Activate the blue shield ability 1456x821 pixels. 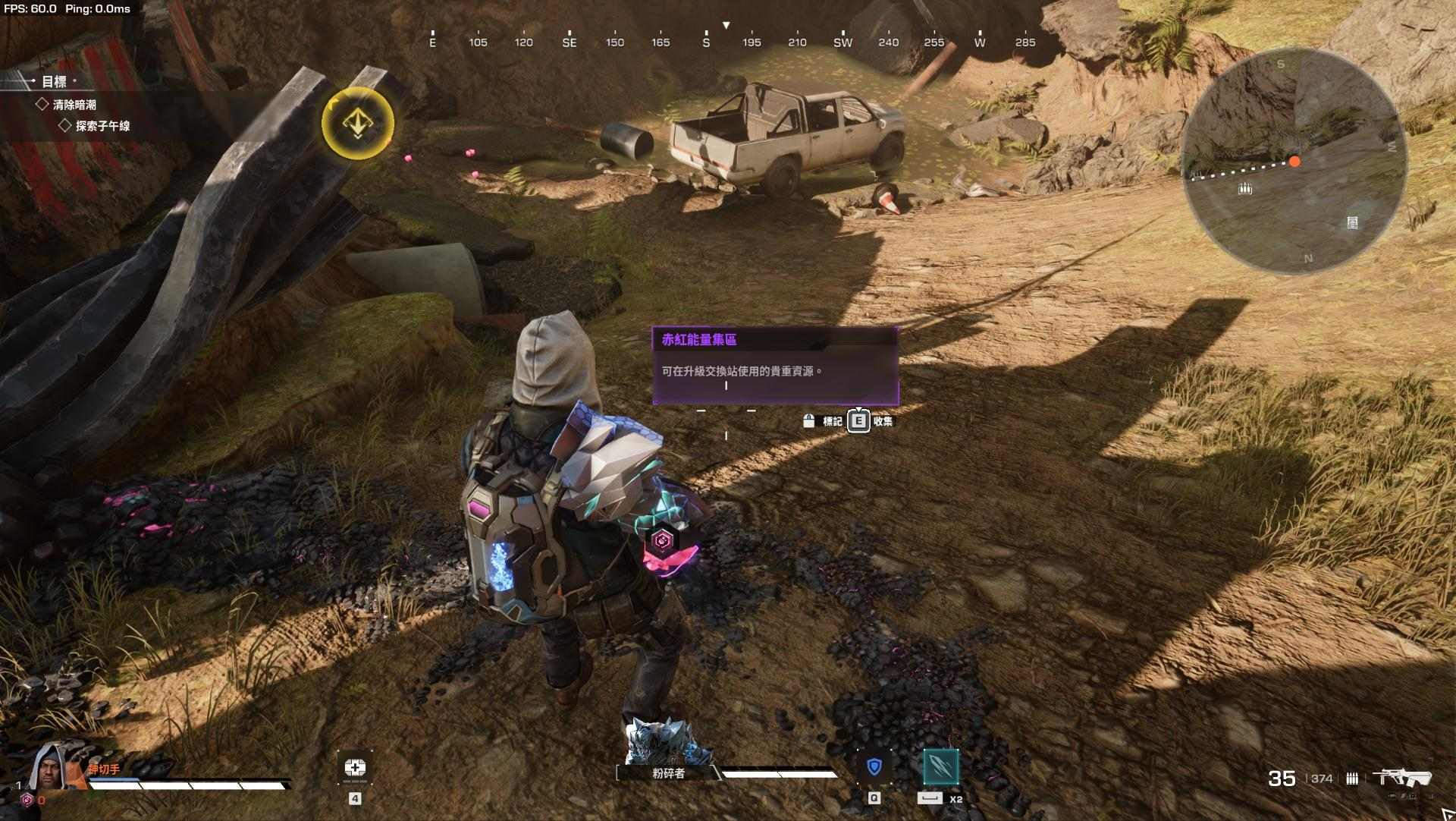point(874,767)
